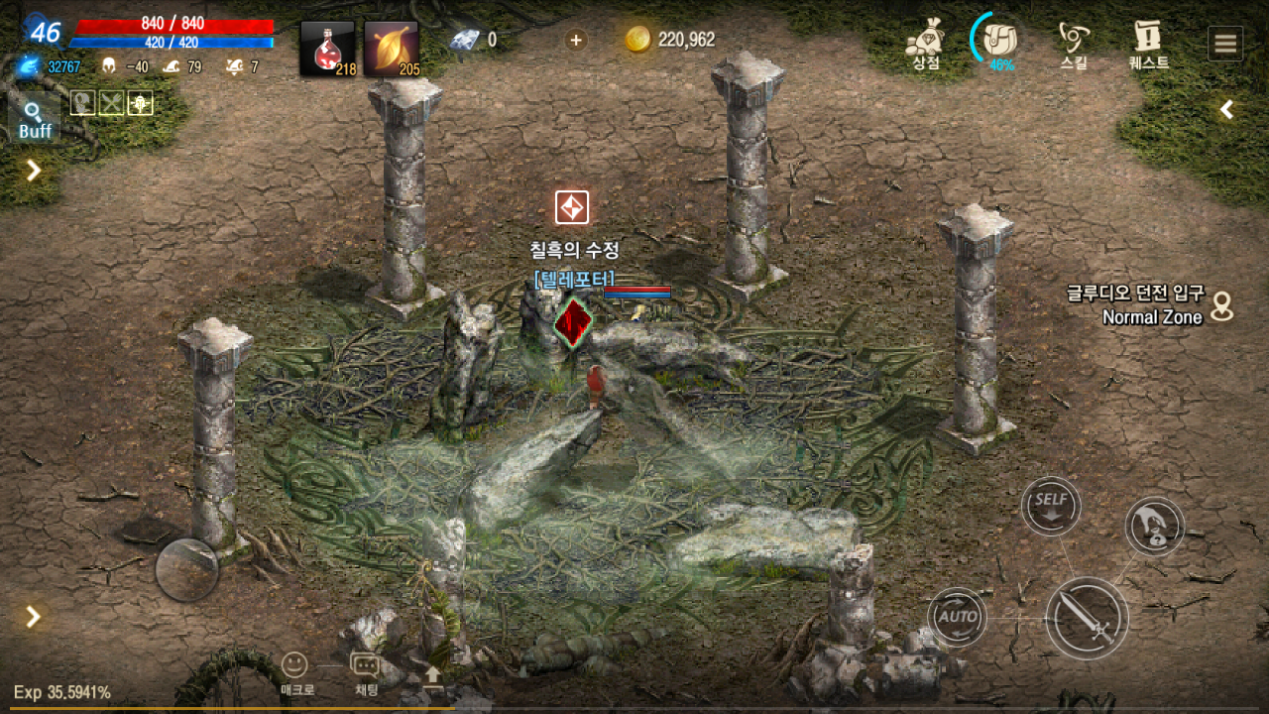Touch the virtual movement joystick
This screenshot has height=714, width=1269.
[187, 570]
